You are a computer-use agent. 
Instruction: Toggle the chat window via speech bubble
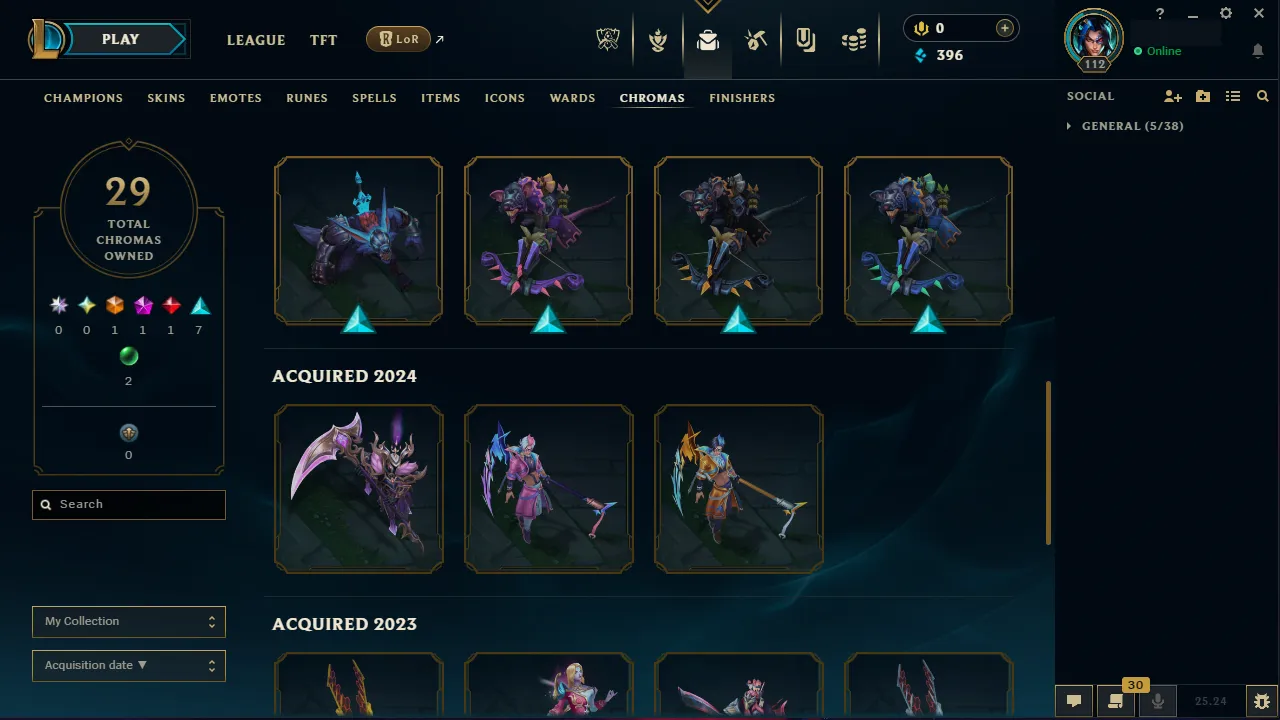click(x=1074, y=700)
